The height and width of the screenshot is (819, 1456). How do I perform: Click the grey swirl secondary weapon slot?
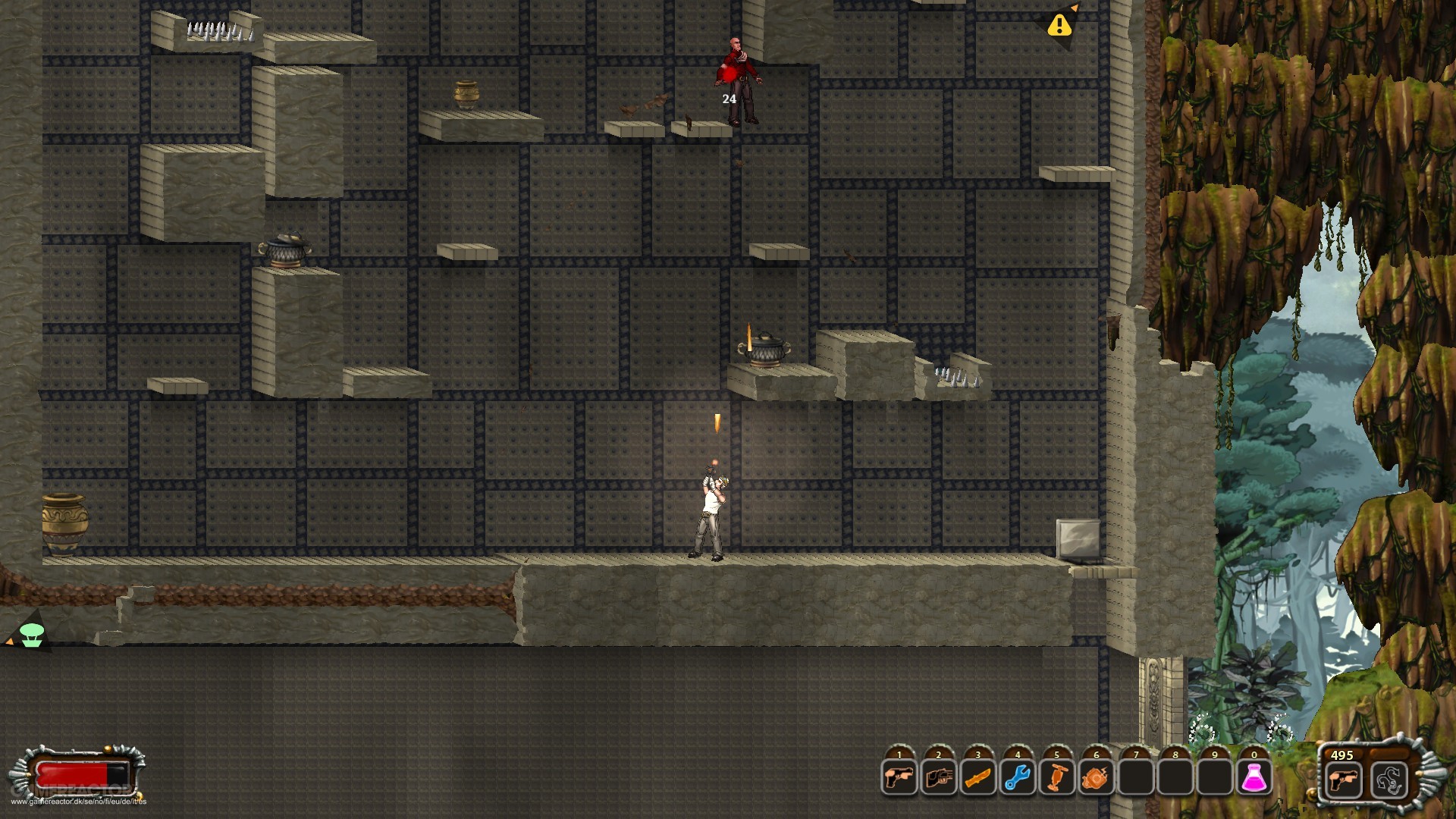pos(1389,780)
